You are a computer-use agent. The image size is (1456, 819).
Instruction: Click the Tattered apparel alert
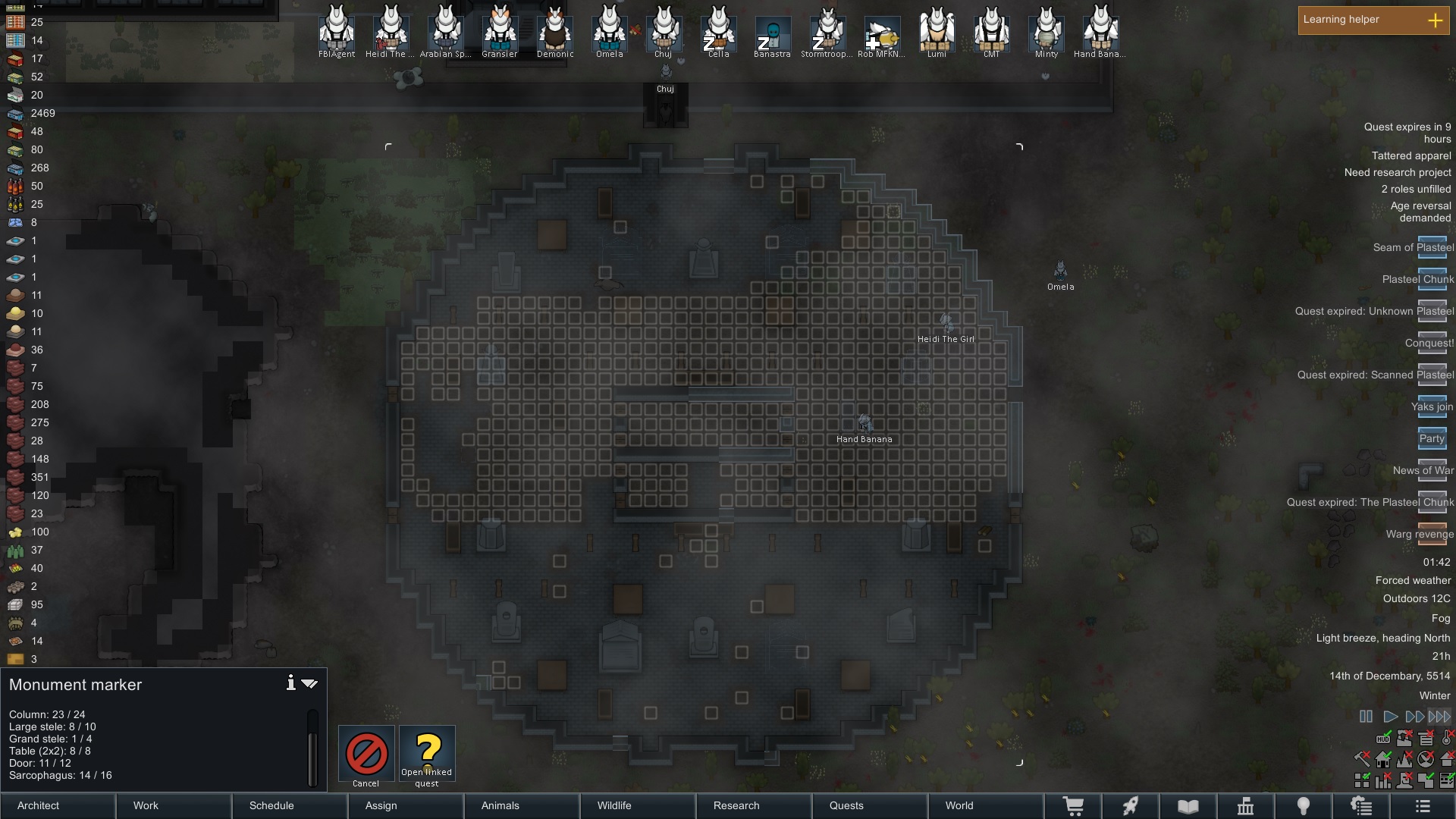pos(1411,156)
